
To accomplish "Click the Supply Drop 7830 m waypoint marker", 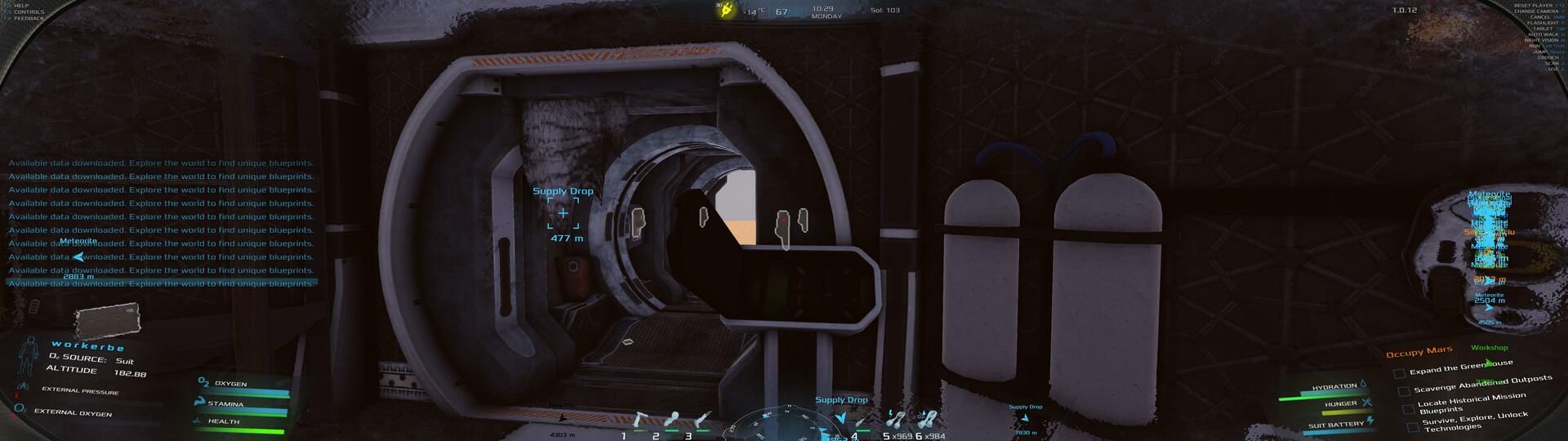I will click(x=1025, y=417).
